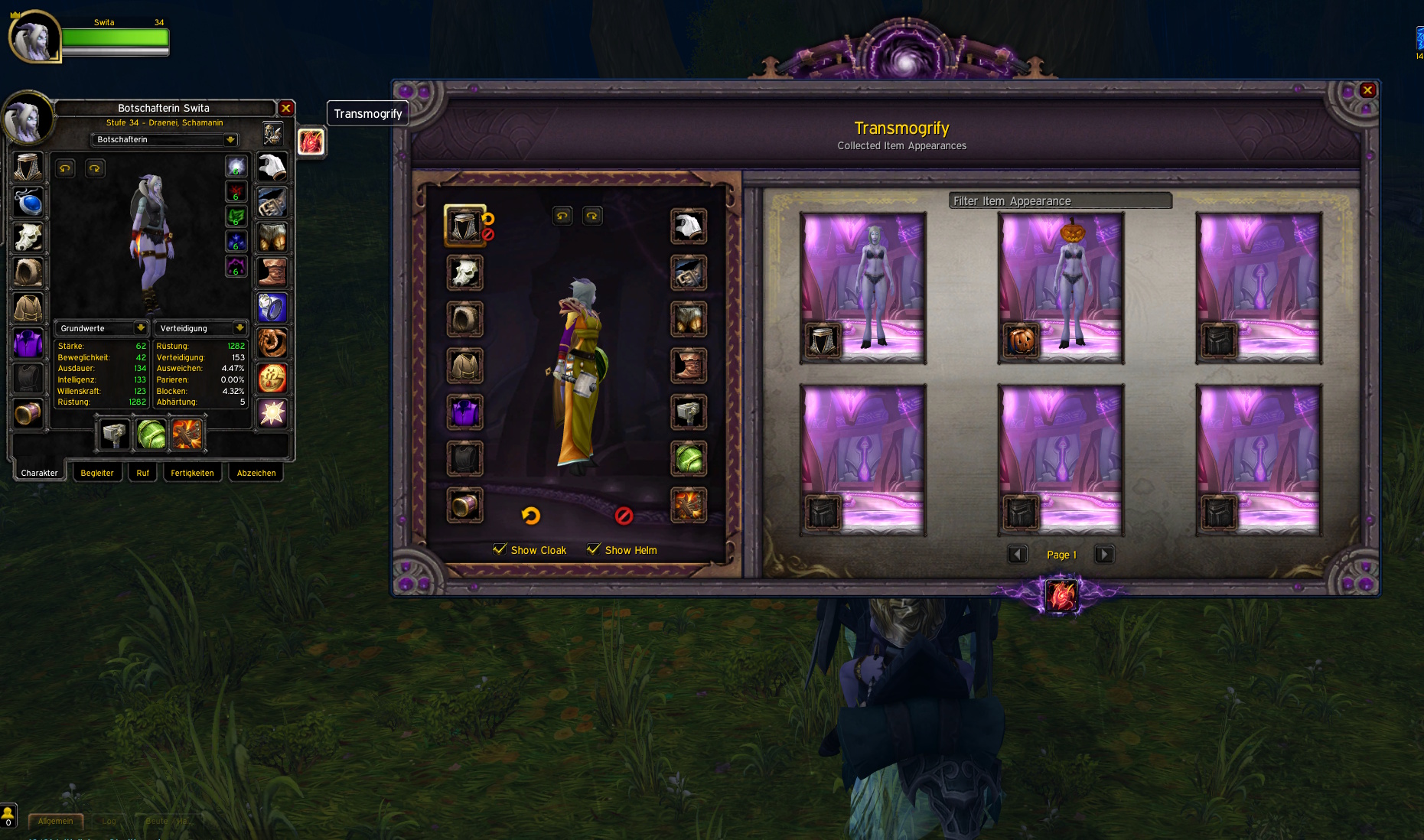Expand the Verteidigung stats dropdown
1424x840 pixels.
pos(240,328)
